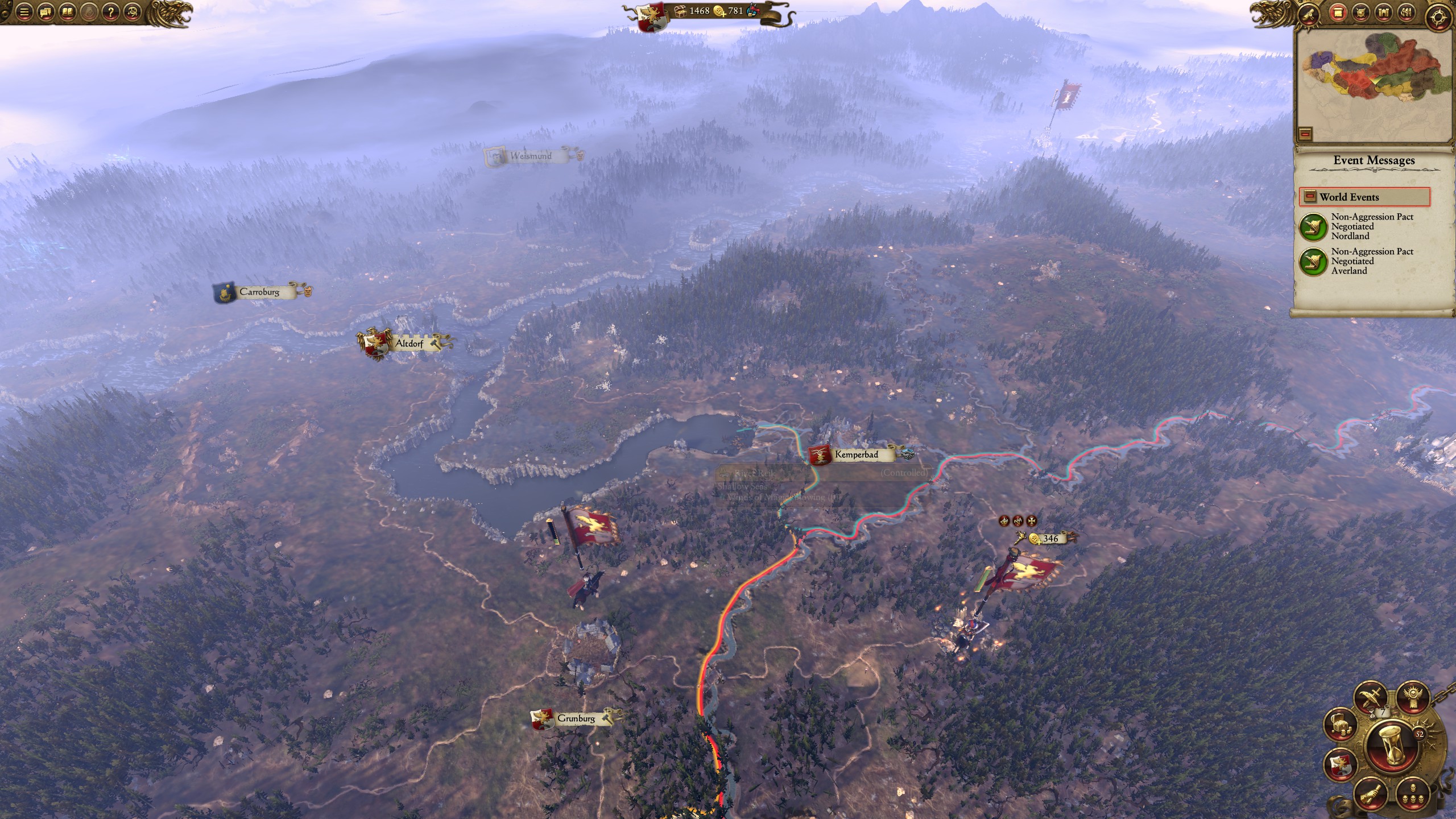
Task: Open the faction shield summary button
Action: coord(1340,764)
